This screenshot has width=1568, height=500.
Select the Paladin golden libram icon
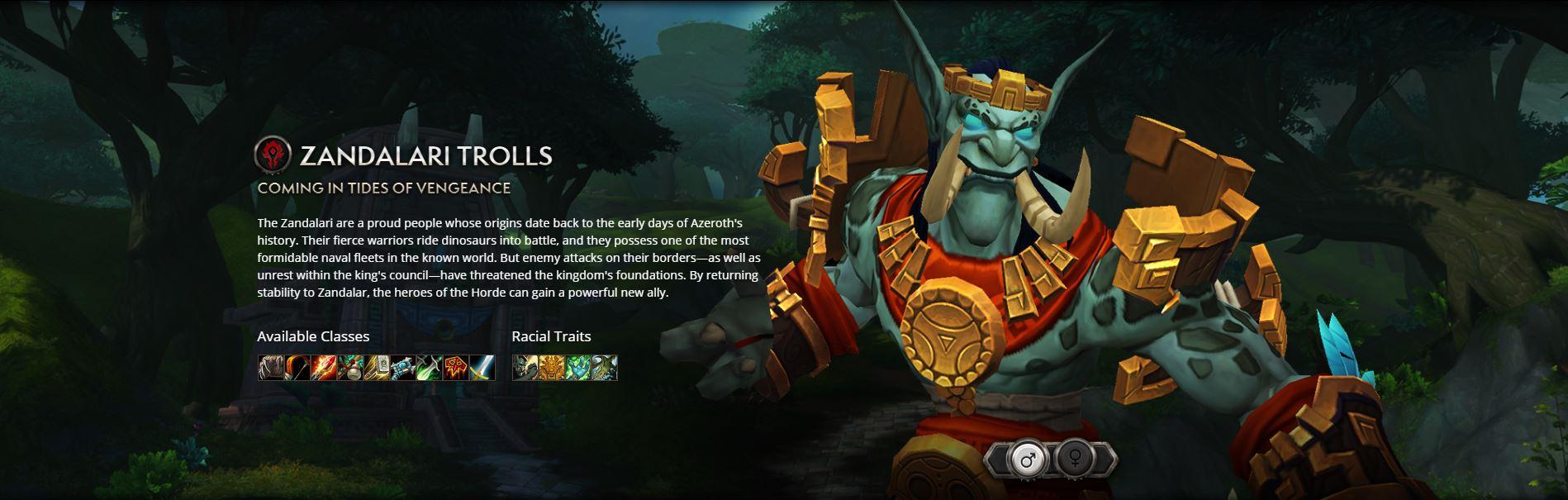click(376, 368)
